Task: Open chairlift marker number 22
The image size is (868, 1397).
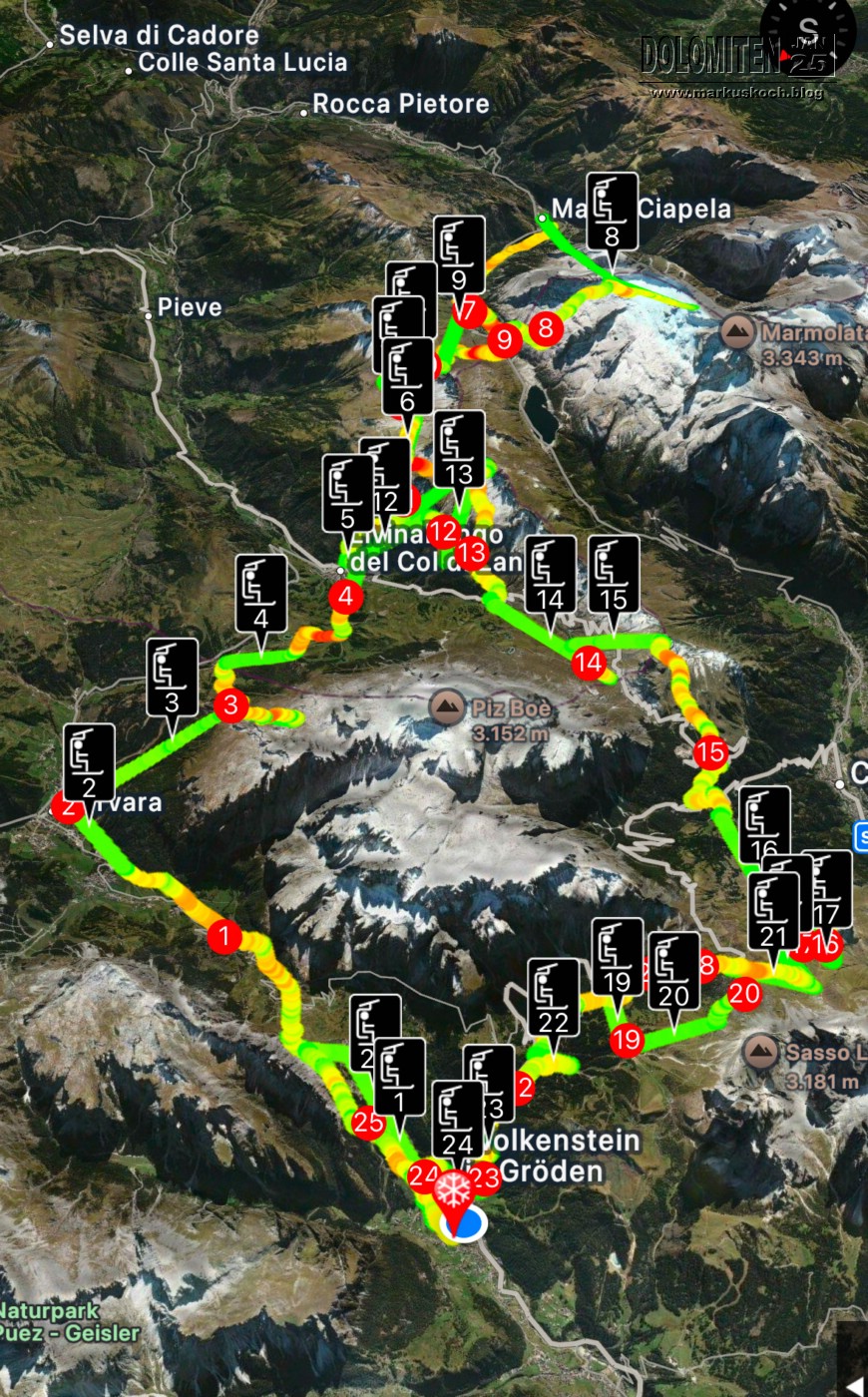Action: tap(553, 996)
